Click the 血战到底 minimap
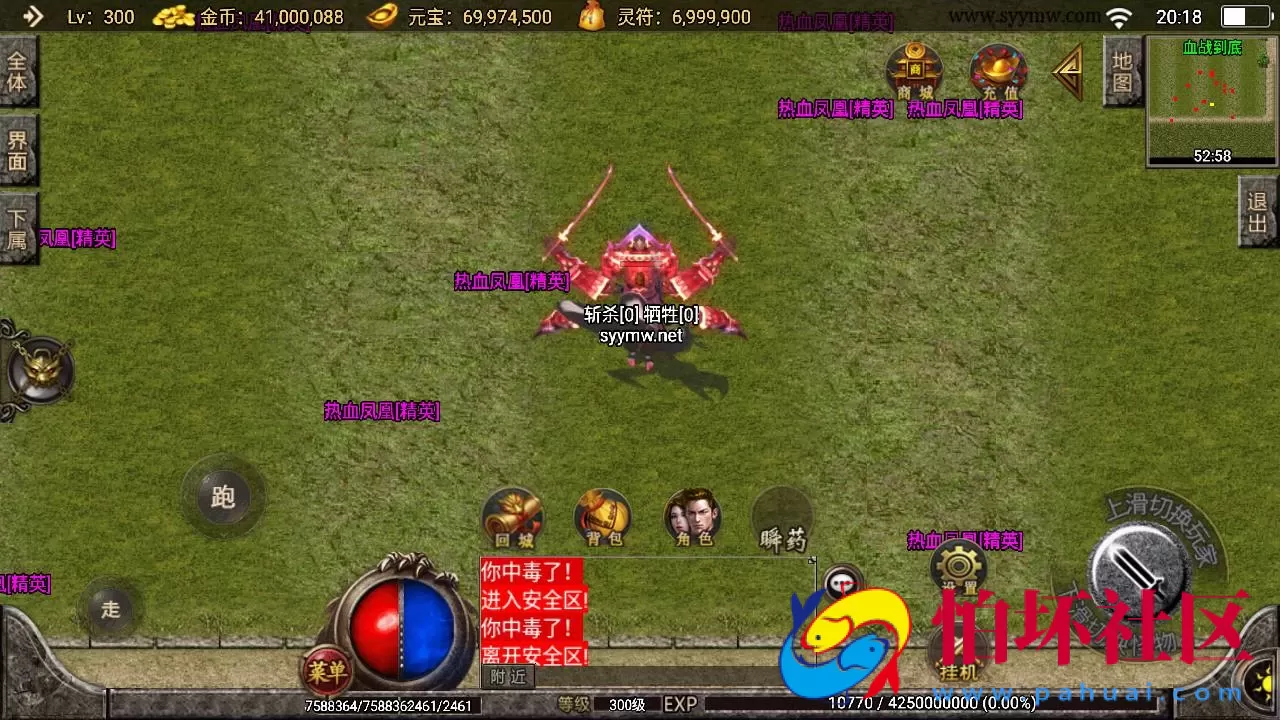Screen dimensions: 1280x720 pos(1210,100)
